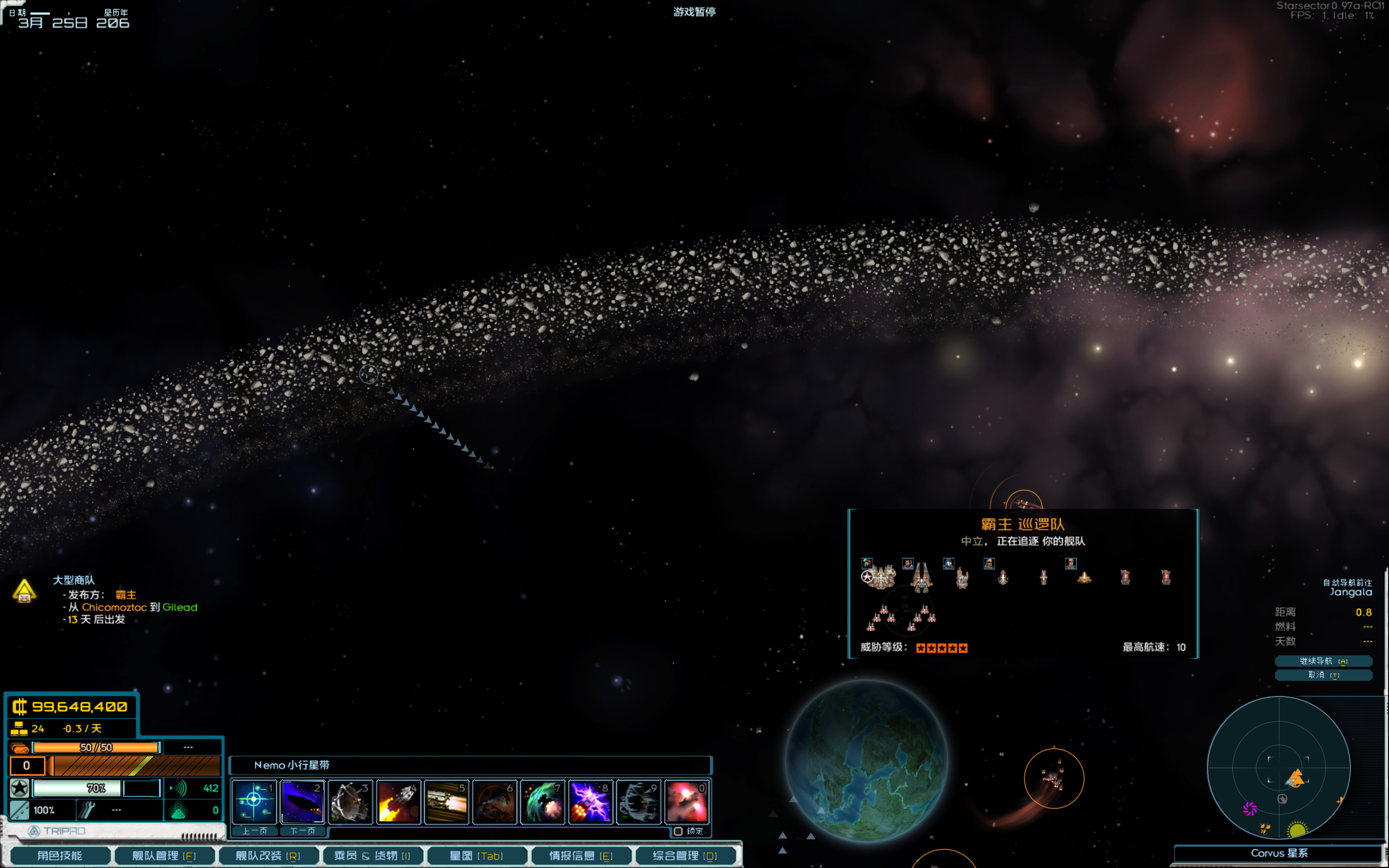This screenshot has height=868, width=1389.
Task: Open the 舰队改装 refit screen
Action: [268, 856]
